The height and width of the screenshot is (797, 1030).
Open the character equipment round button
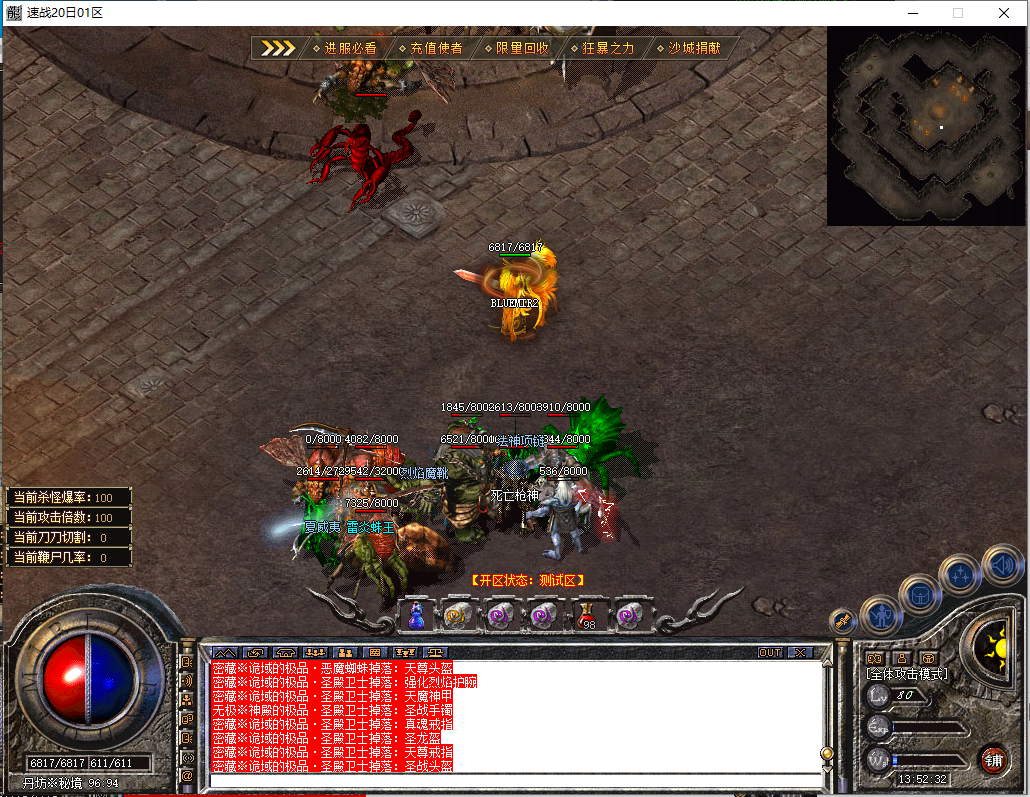[881, 615]
